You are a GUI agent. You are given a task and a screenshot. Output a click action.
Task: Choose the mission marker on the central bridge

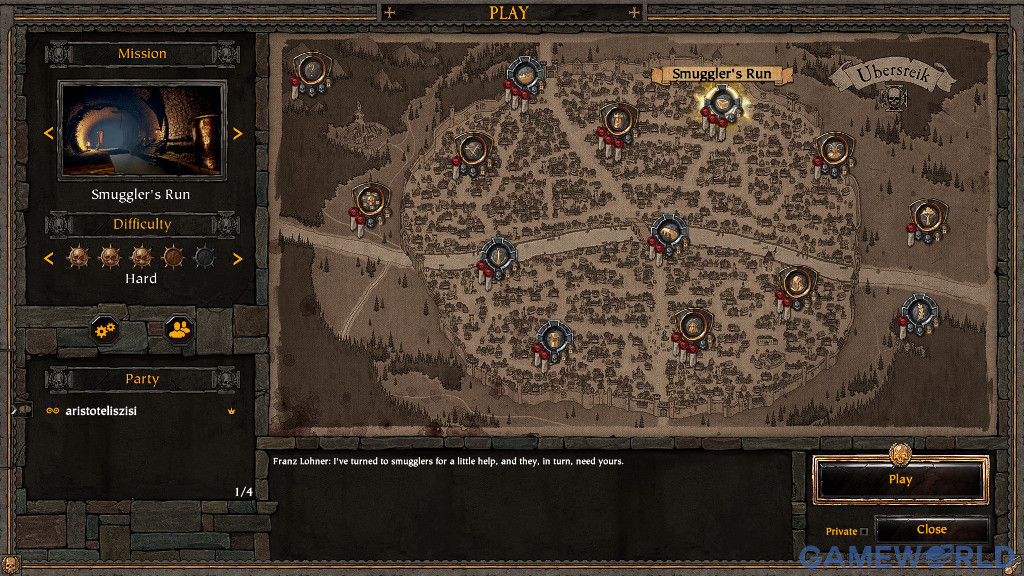point(667,233)
